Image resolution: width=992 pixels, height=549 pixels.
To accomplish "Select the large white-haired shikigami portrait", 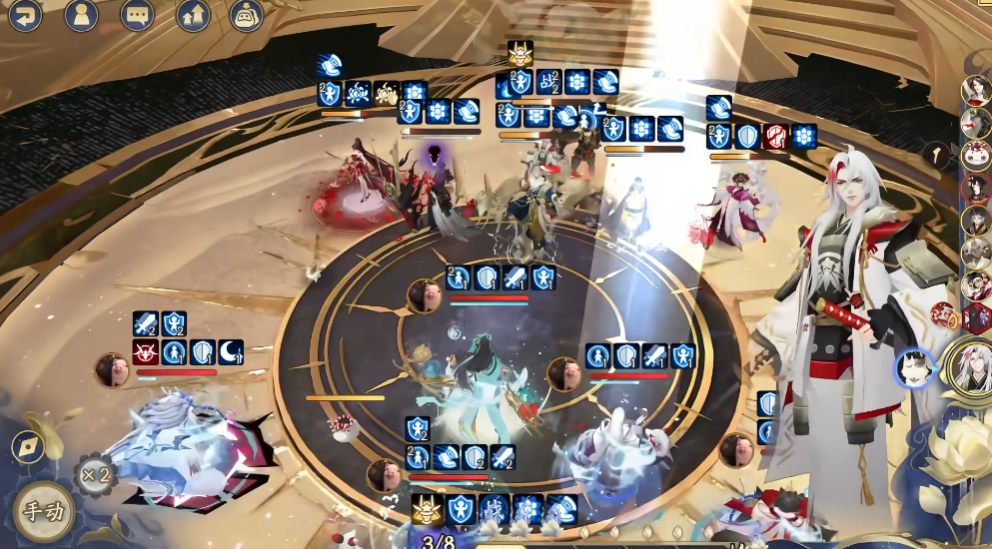I will (969, 368).
